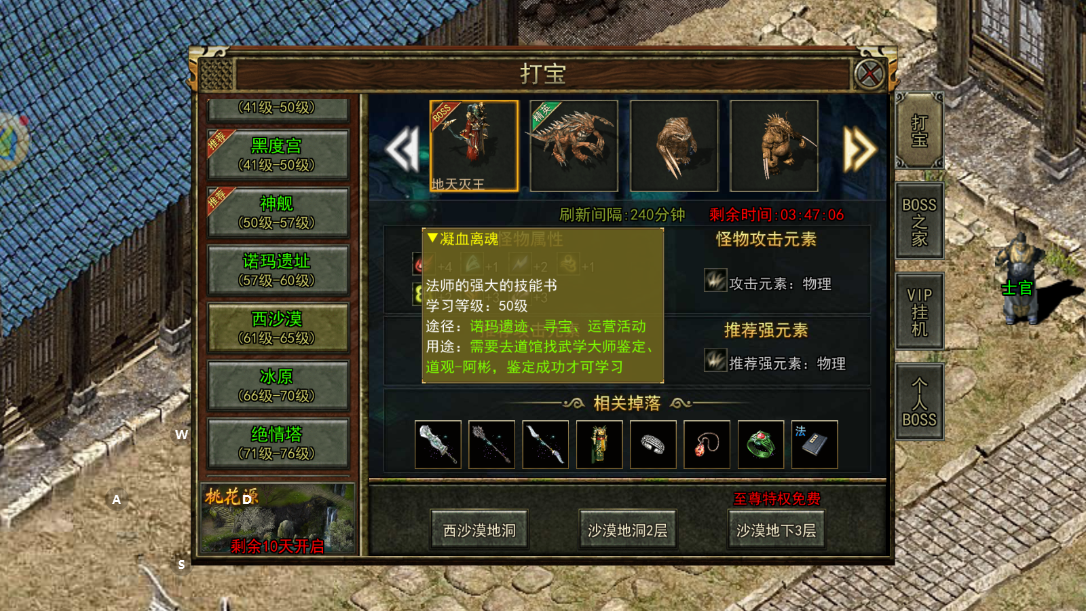Switch to the 个人BOSS tab
The width and height of the screenshot is (1086, 611).
[x=919, y=401]
